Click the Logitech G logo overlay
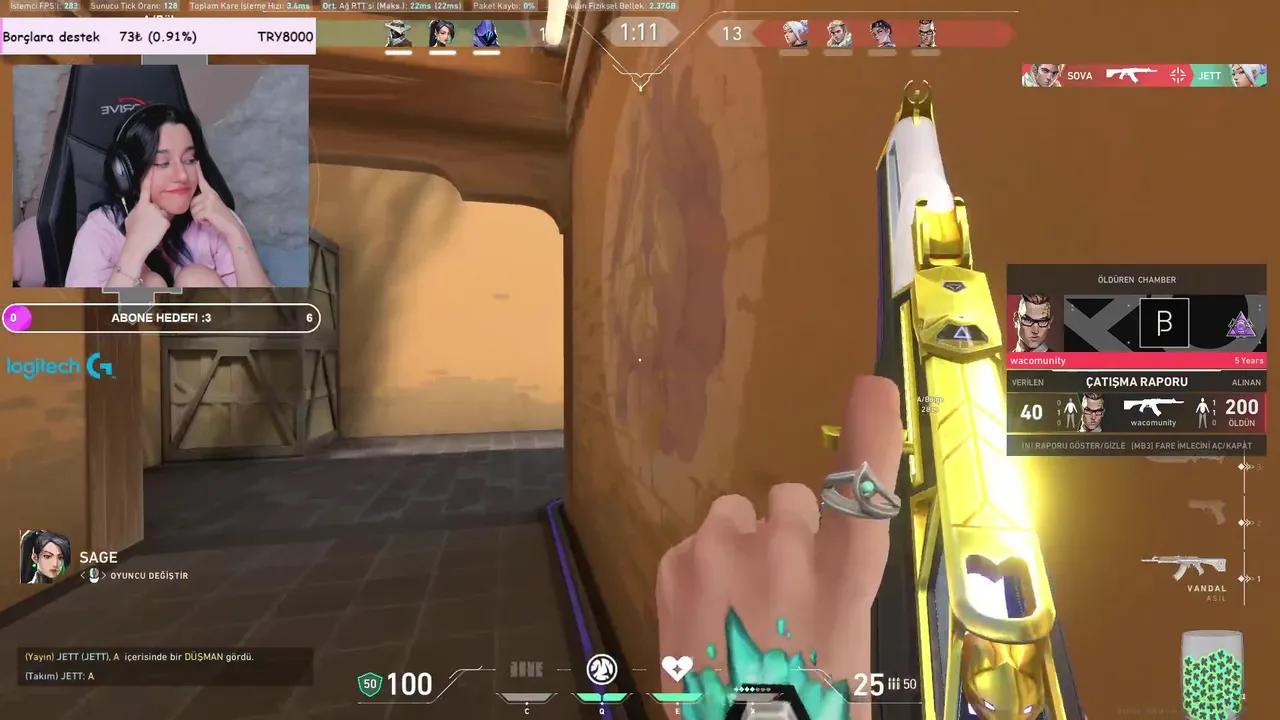The image size is (1280, 720). [x=60, y=367]
